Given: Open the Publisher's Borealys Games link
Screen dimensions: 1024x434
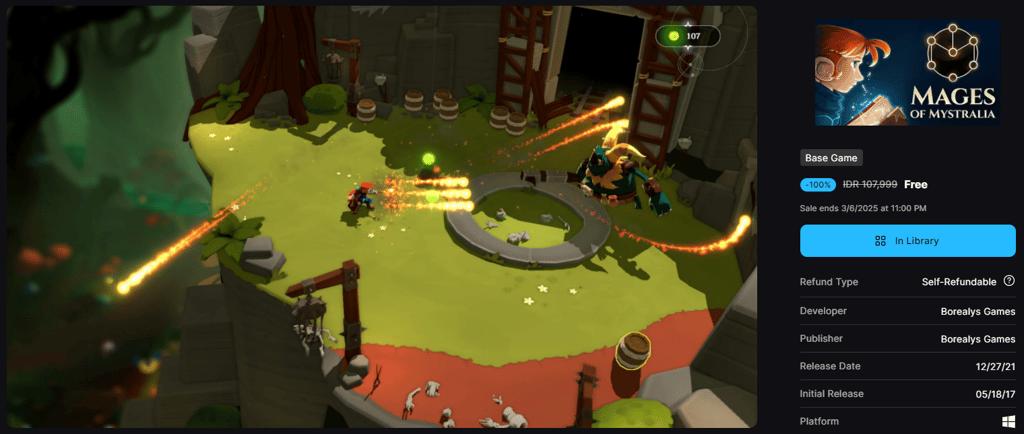Looking at the screenshot, I should pyautogui.click(x=977, y=339).
